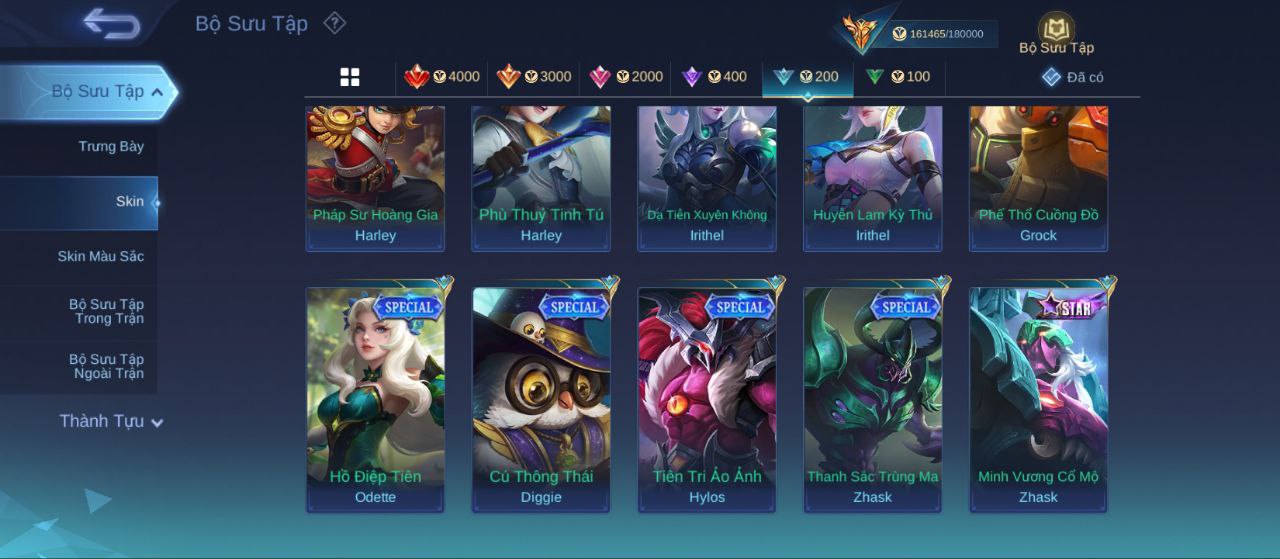Select Odette's Hồ Điệp Tiên skin card
This screenshot has height=559, width=1280.
[x=376, y=399]
